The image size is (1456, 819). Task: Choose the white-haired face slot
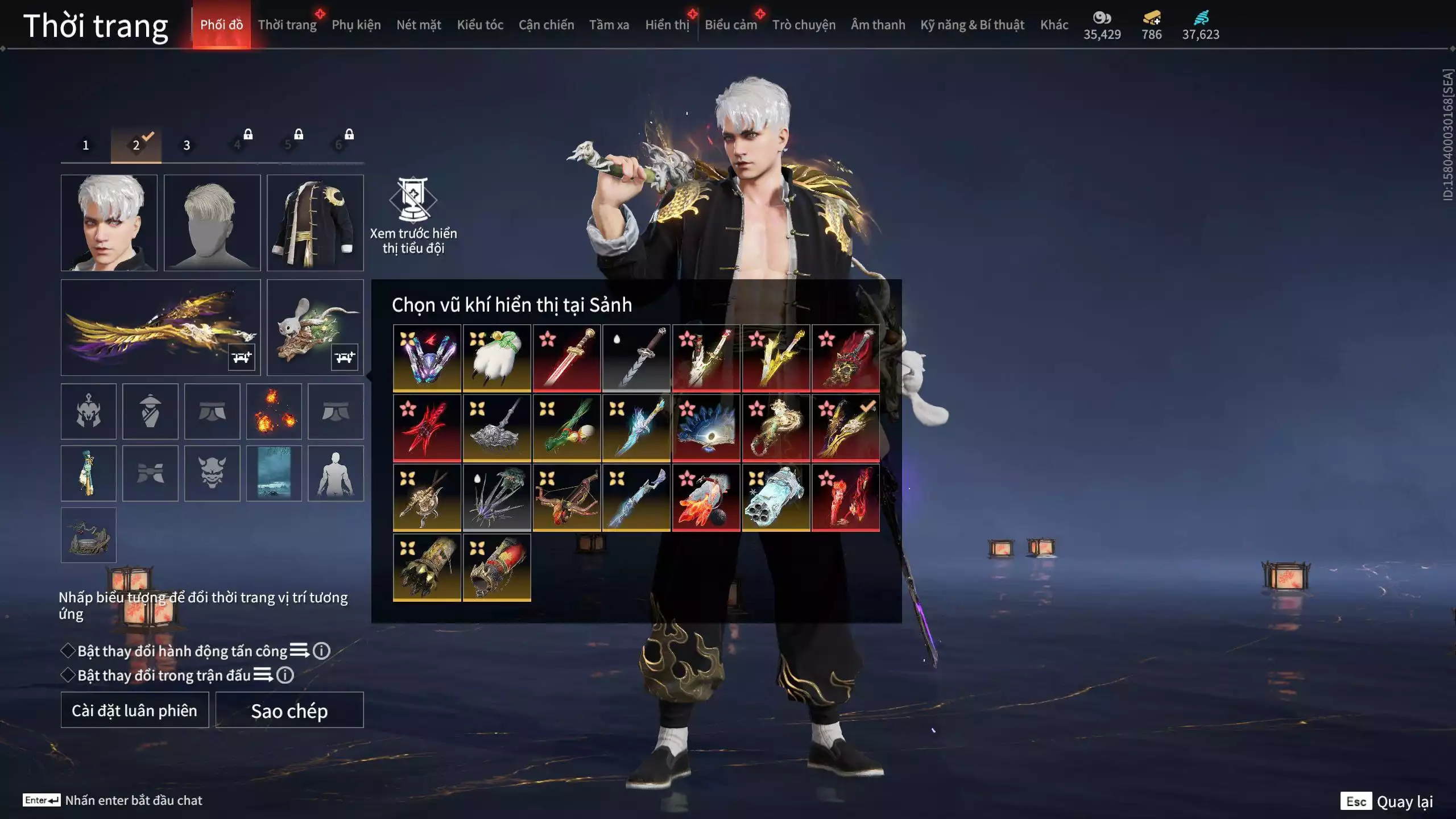(109, 222)
